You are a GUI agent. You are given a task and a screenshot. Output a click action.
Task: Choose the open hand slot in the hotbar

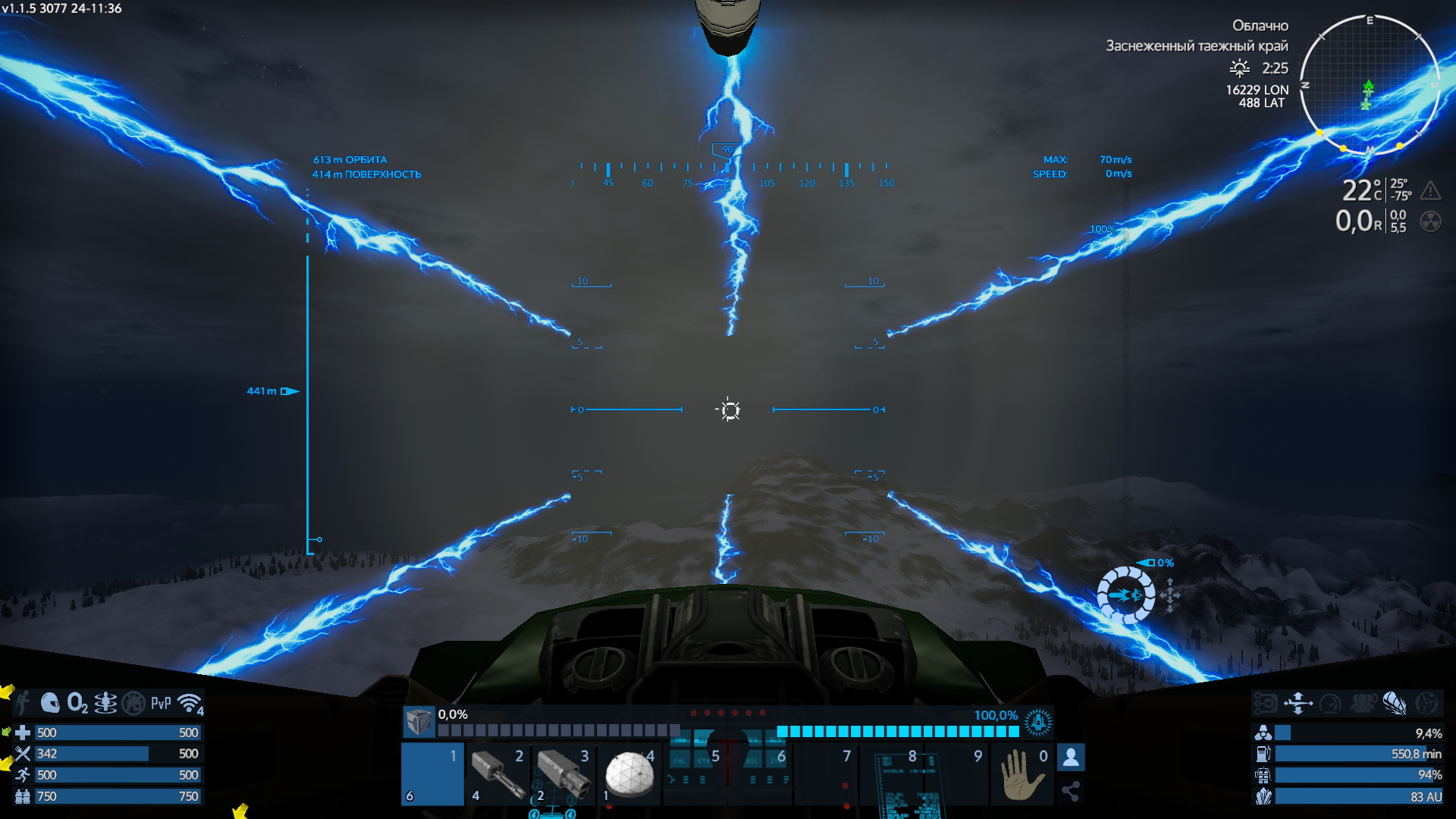click(1022, 775)
